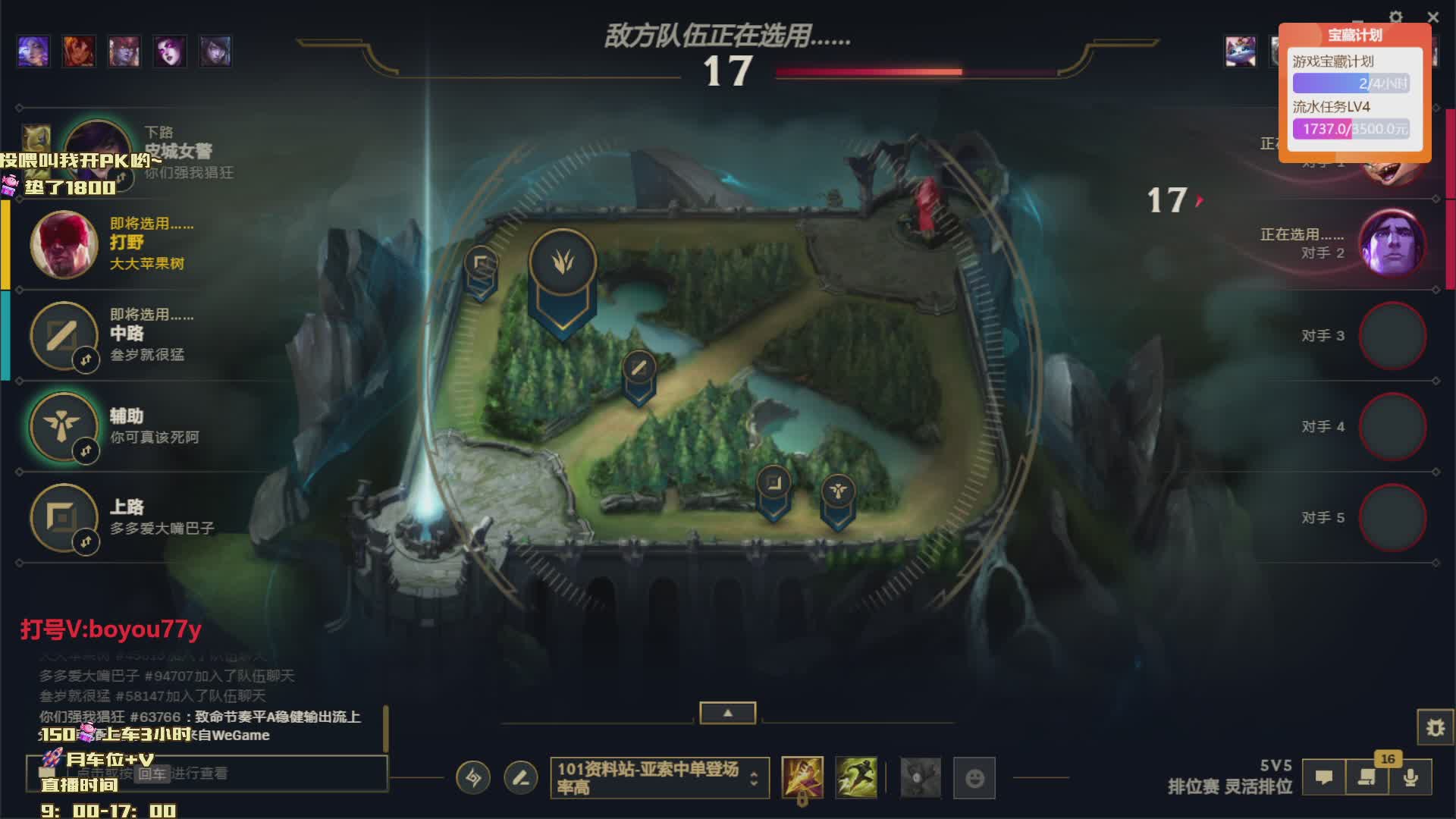Open the emote selection button

(x=974, y=778)
